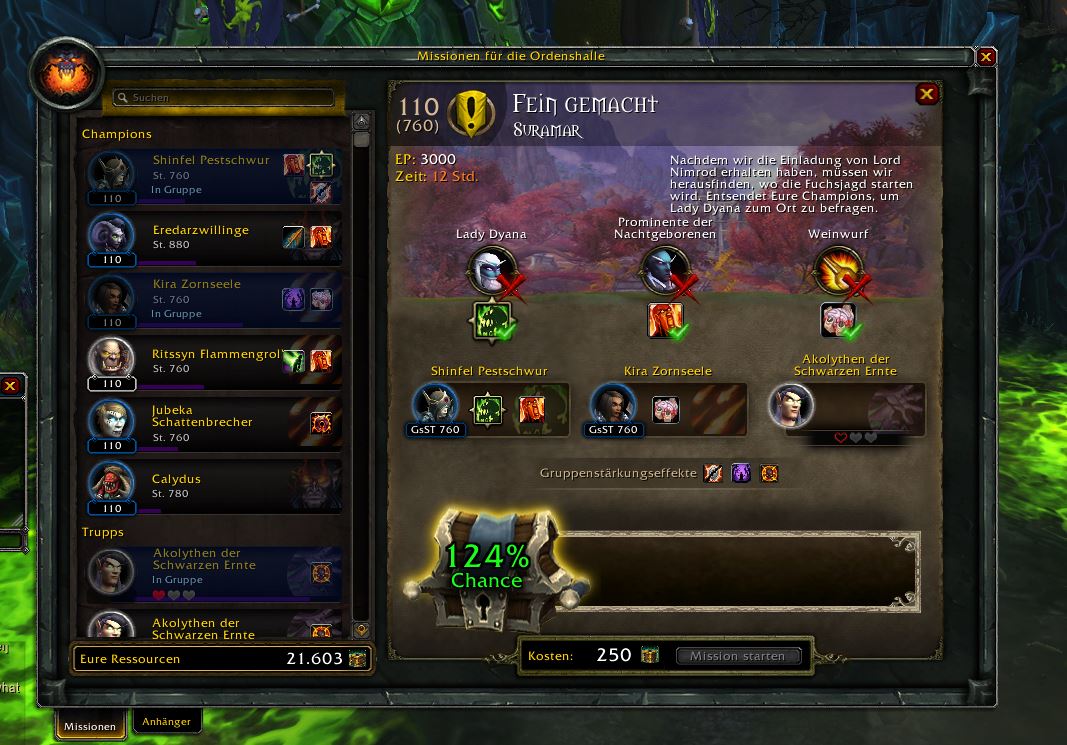Image resolution: width=1067 pixels, height=745 pixels.
Task: Switch to the Missionen tab
Action: [90, 726]
